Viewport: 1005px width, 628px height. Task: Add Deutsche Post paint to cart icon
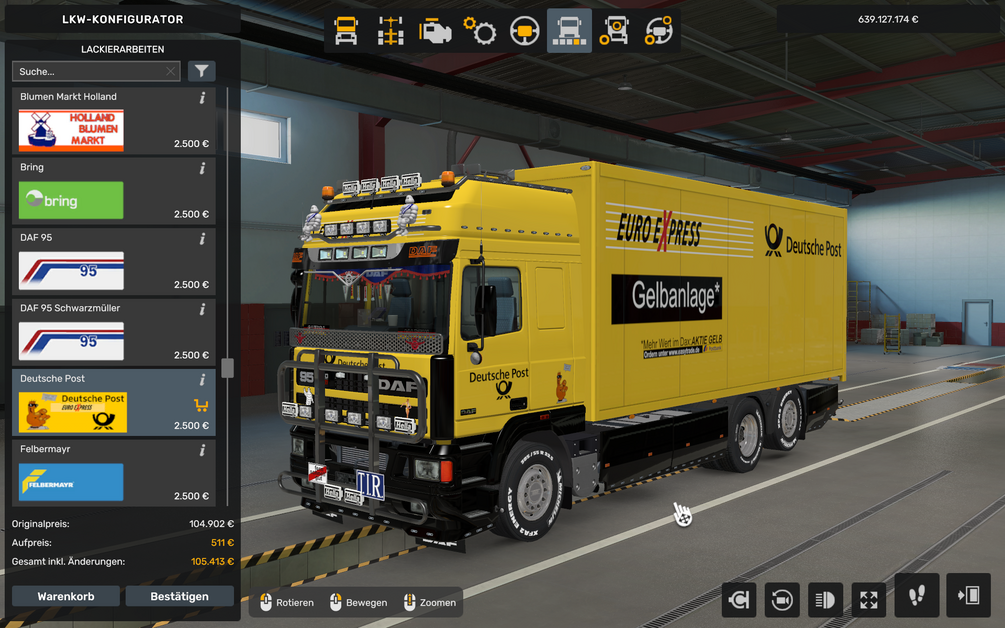tap(200, 406)
